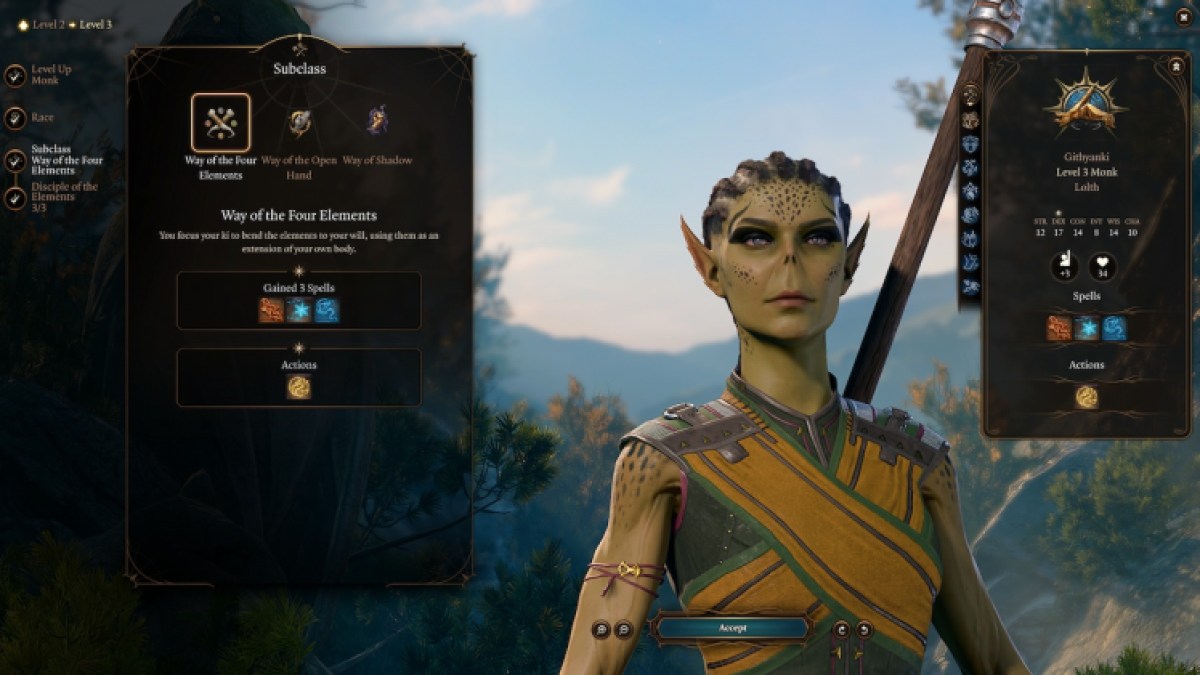This screenshot has height=675, width=1200.
Task: Choose the Way of the Open Hand subclass
Action: pos(299,123)
